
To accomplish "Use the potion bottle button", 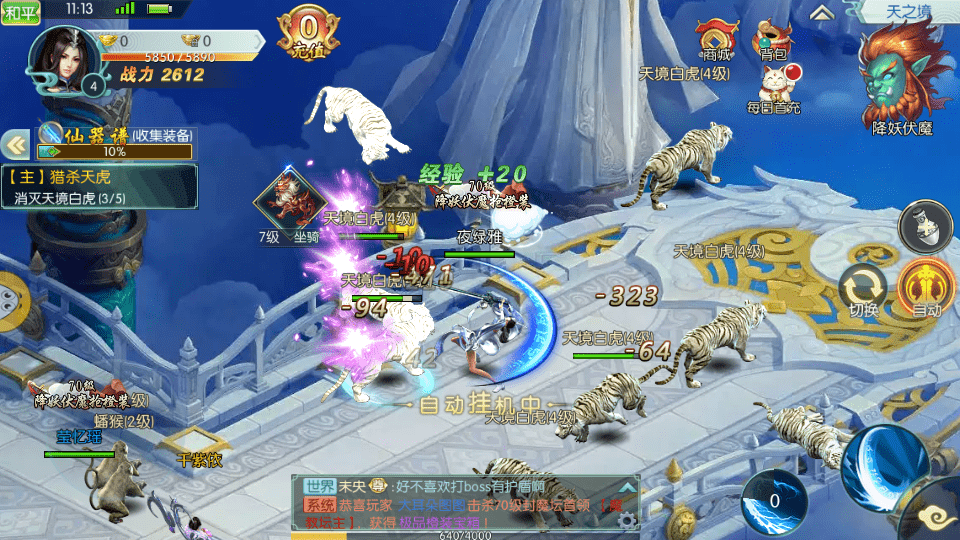I will (x=925, y=226).
